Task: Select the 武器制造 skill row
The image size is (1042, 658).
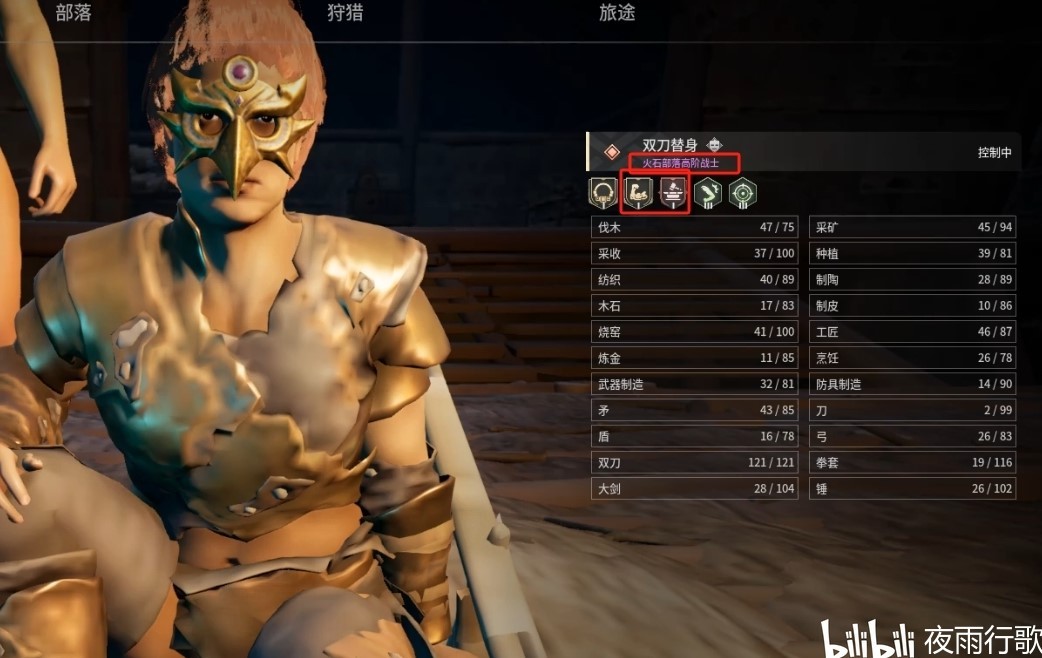Action: coord(695,384)
